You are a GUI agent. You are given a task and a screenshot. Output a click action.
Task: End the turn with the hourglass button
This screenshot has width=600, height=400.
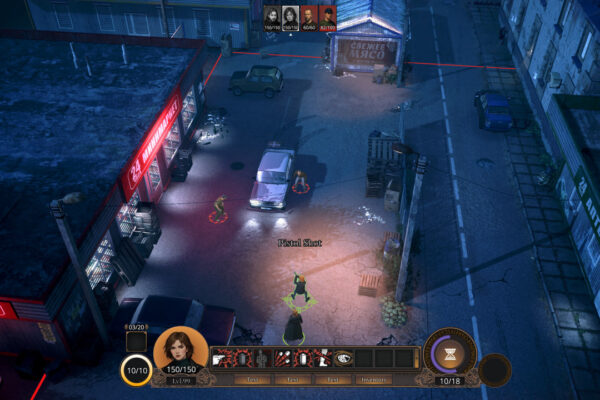tap(450, 353)
